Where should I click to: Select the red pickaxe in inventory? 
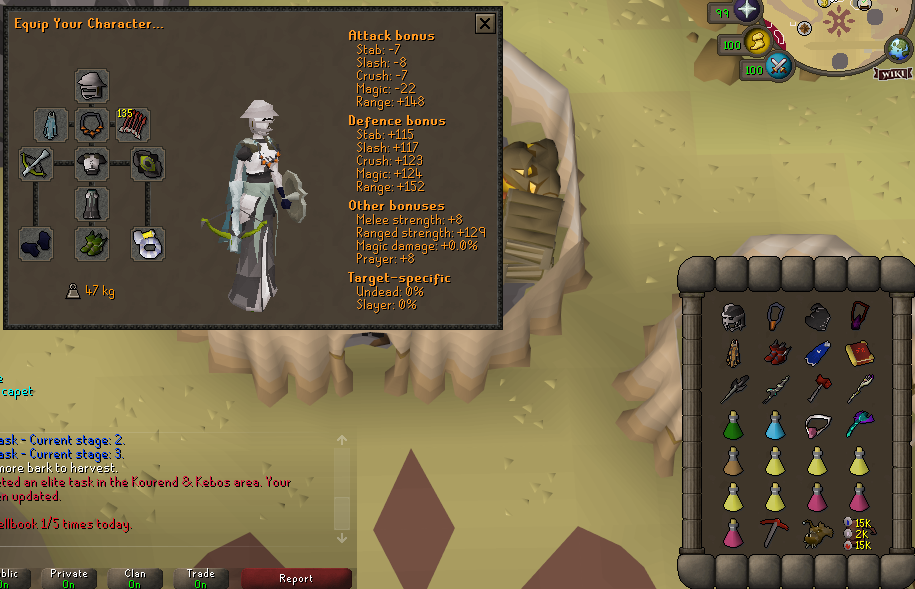tap(775, 532)
